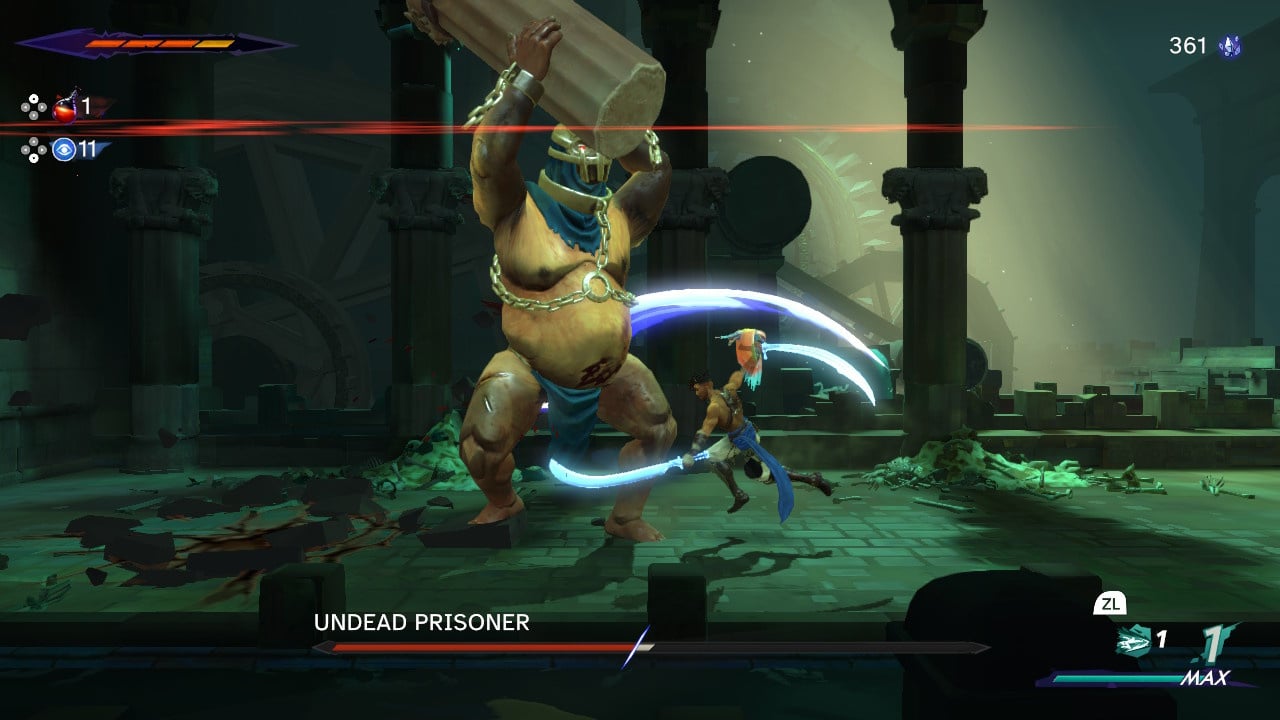Activate the teal Athra surge ability icon
The image size is (1280, 720).
click(x=1133, y=641)
